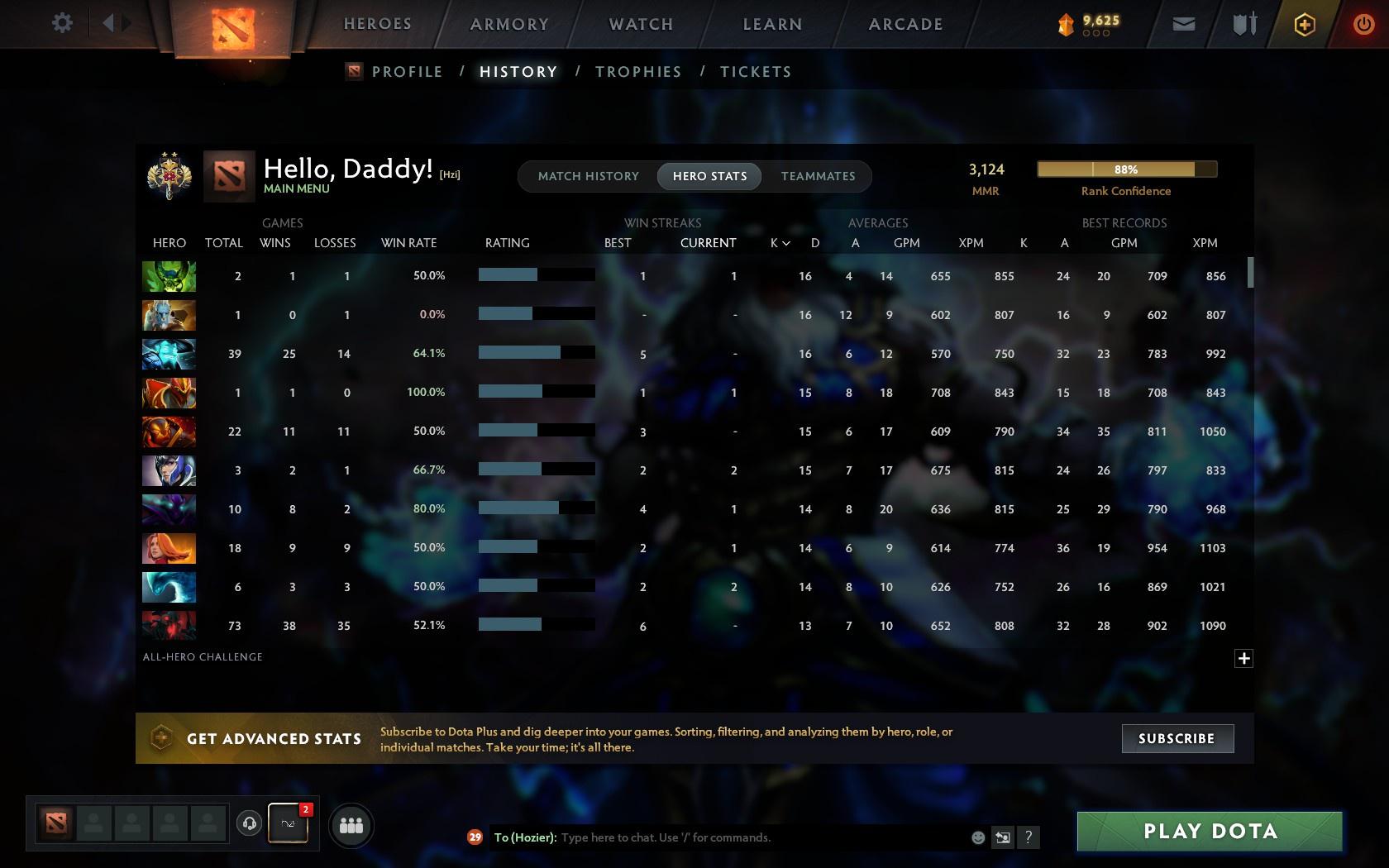Click the Rank Confidence progress bar
1389x868 pixels.
click(x=1126, y=169)
